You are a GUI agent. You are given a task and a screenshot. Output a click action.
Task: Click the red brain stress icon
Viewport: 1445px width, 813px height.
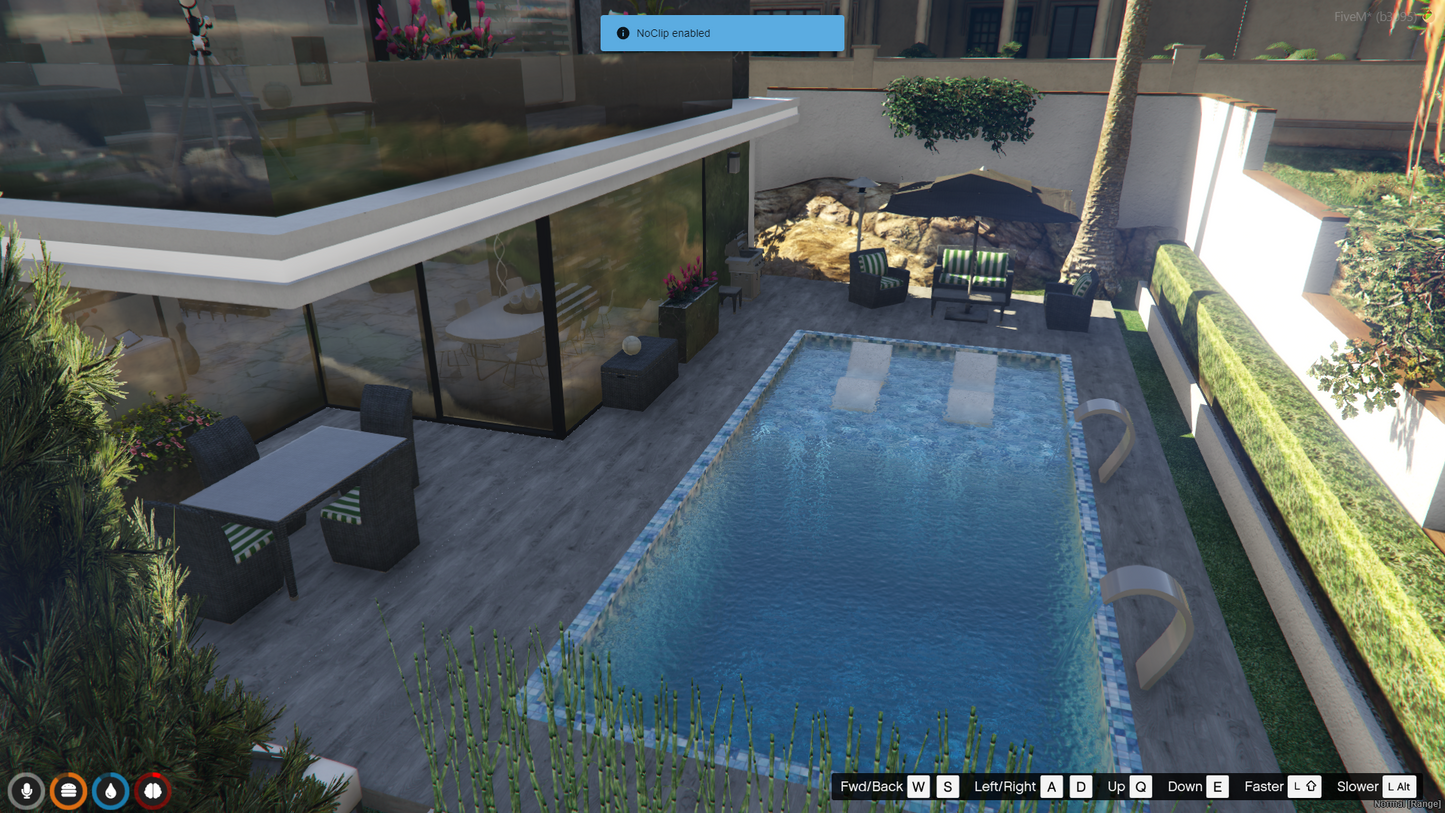tap(153, 791)
